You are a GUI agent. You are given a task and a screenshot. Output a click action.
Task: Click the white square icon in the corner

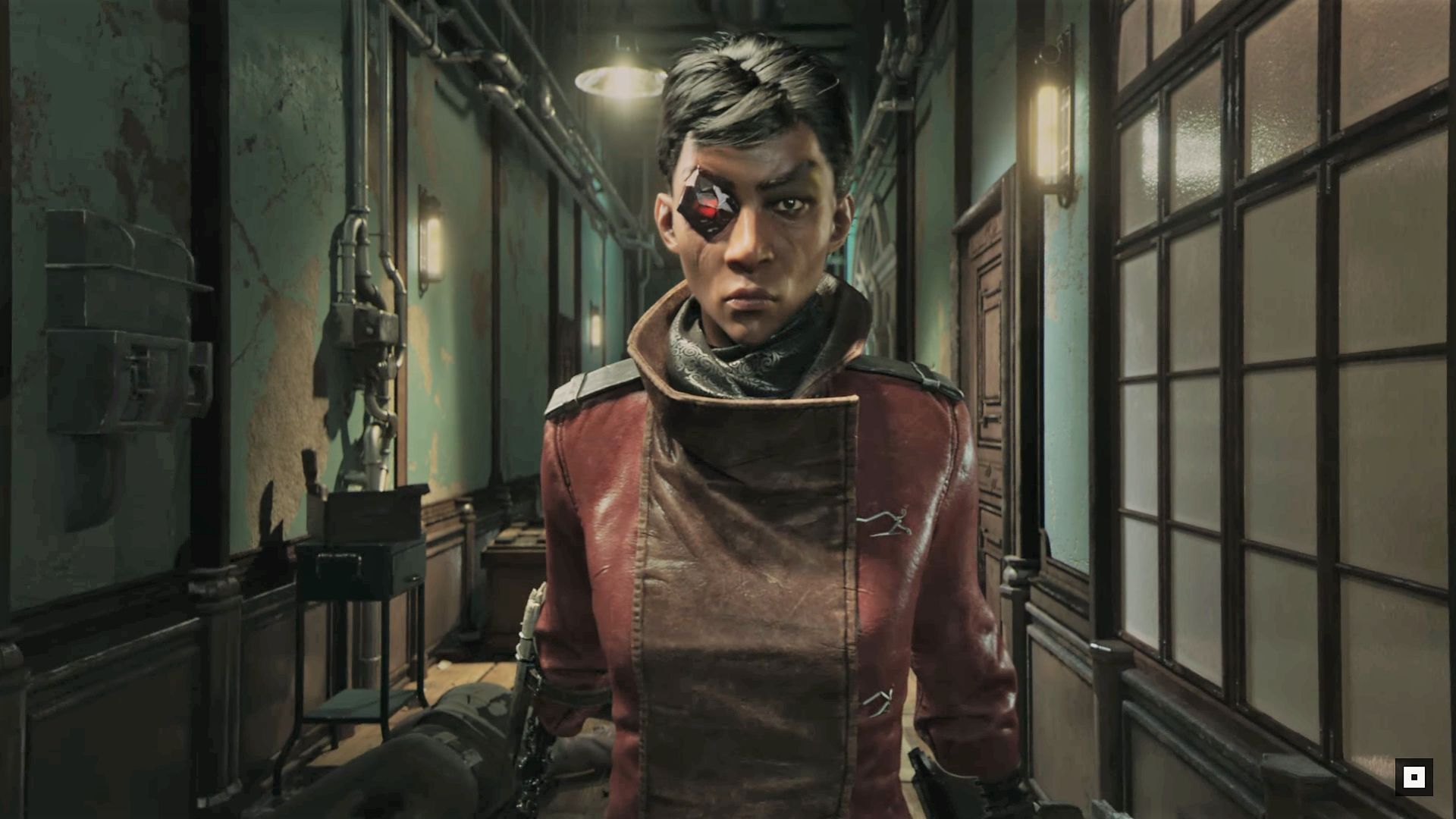pyautogui.click(x=1414, y=777)
